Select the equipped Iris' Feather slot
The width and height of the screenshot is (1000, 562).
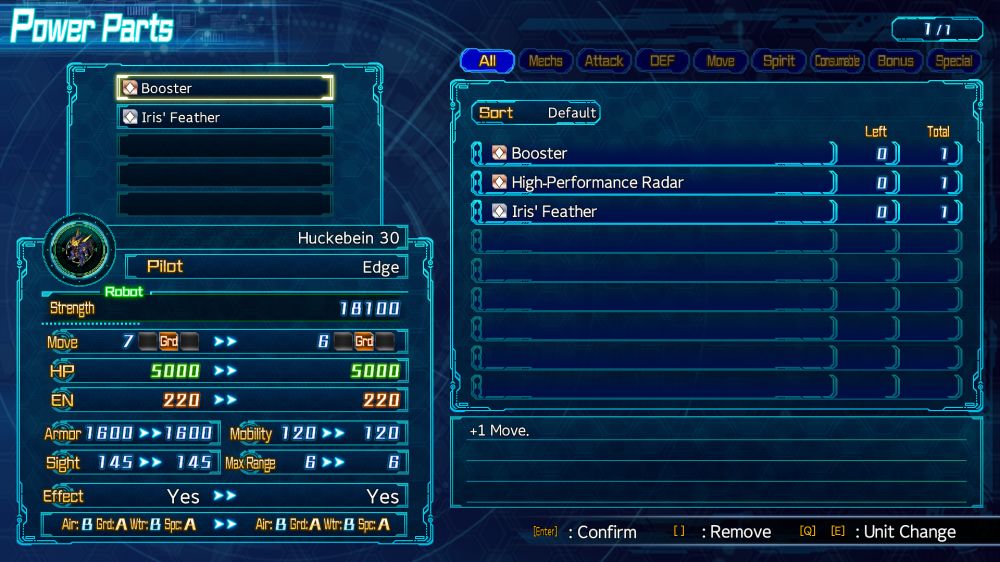point(224,117)
